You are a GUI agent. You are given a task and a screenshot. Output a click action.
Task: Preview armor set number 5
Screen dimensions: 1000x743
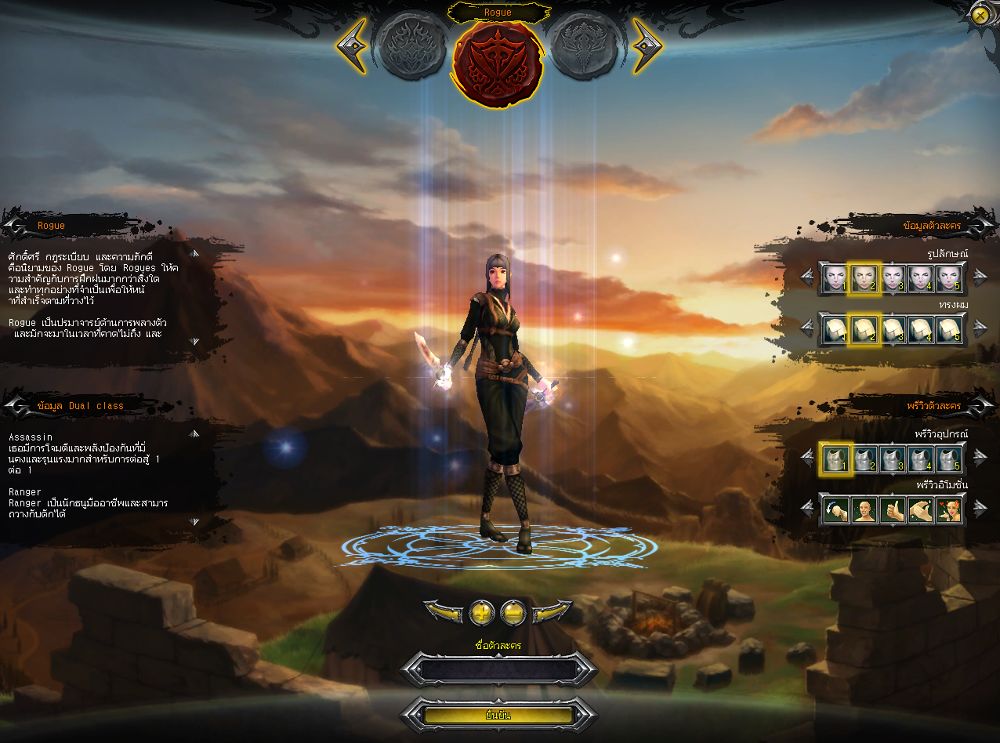point(950,459)
